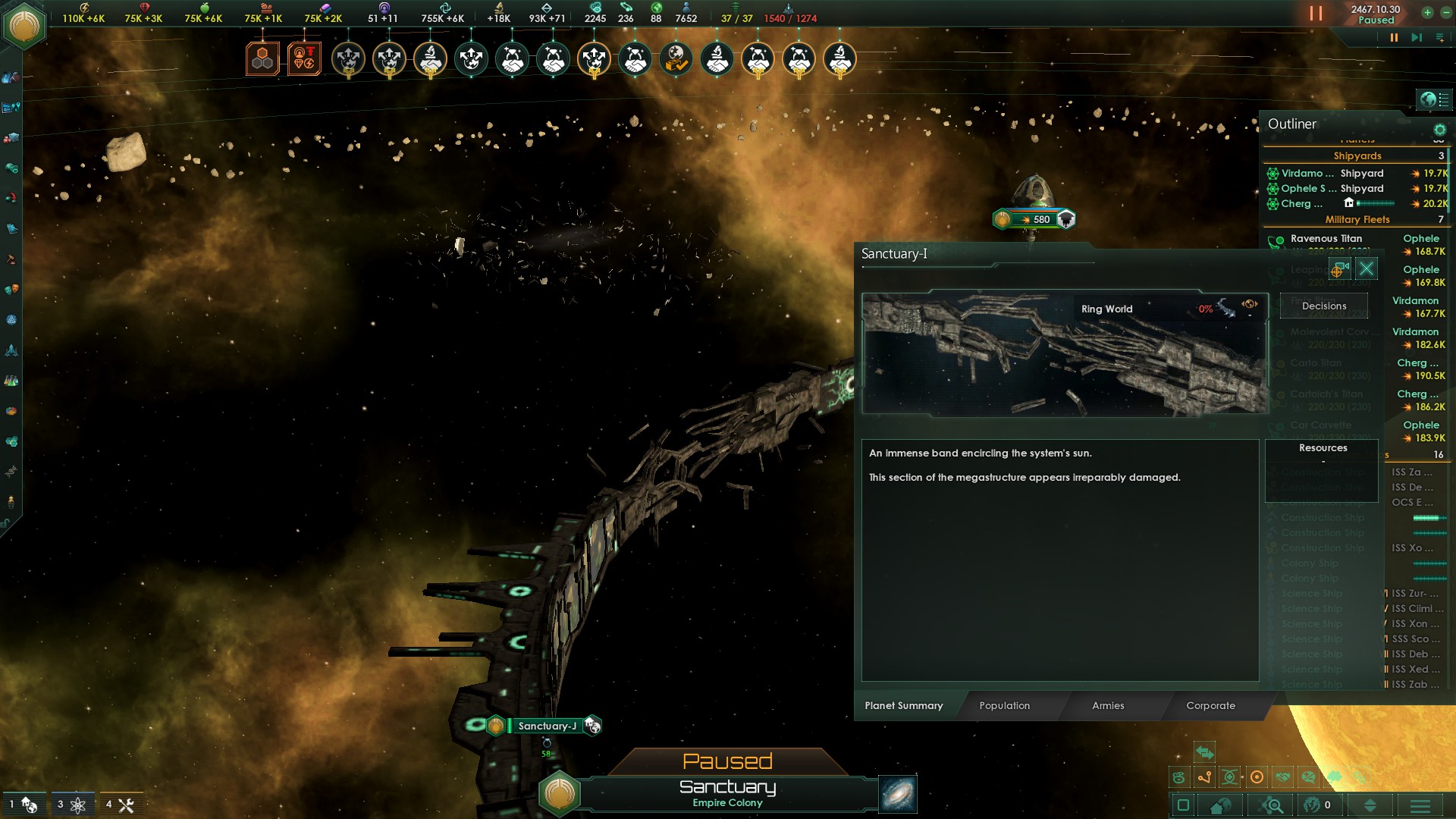
Task: Close the Sanctuary-I planet window
Action: click(x=1366, y=268)
